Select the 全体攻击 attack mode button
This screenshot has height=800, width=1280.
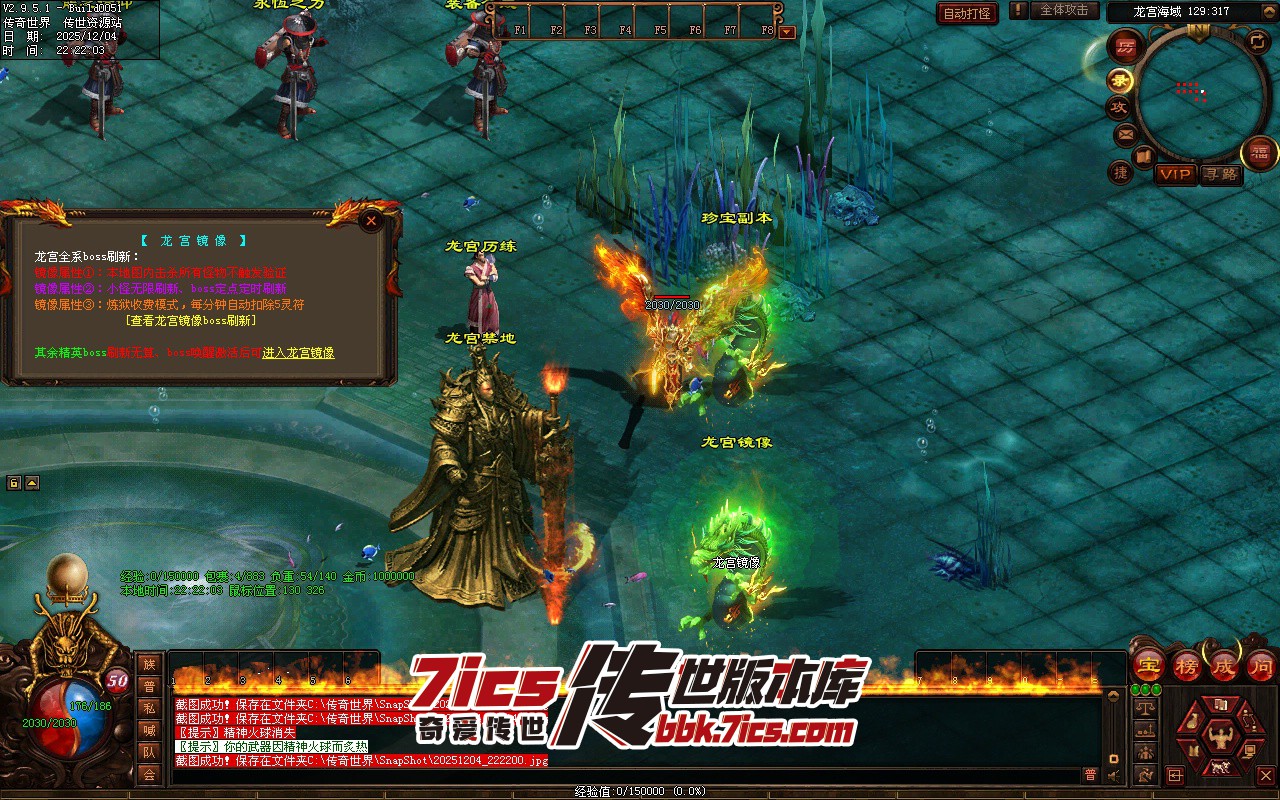click(x=1064, y=10)
